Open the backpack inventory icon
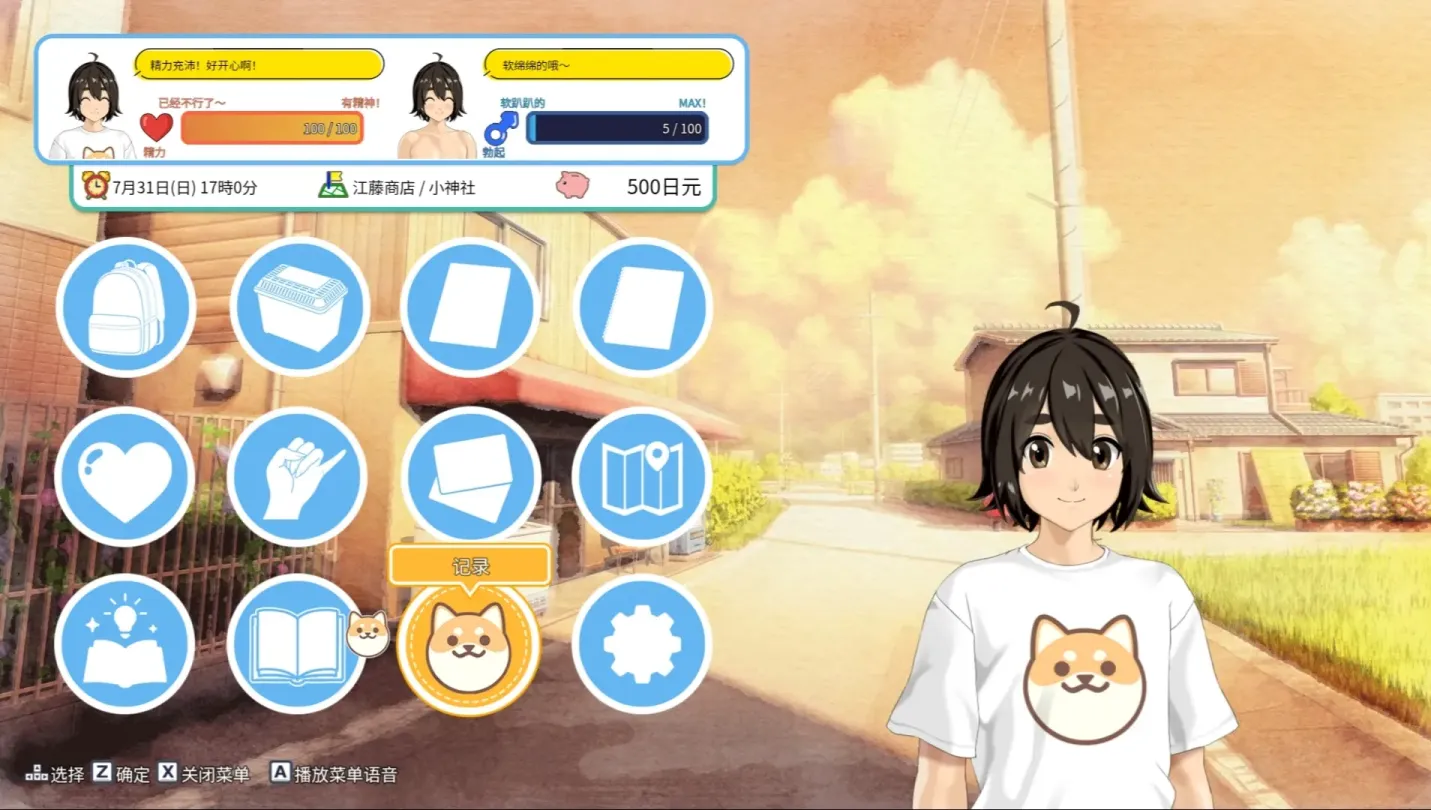 point(126,307)
